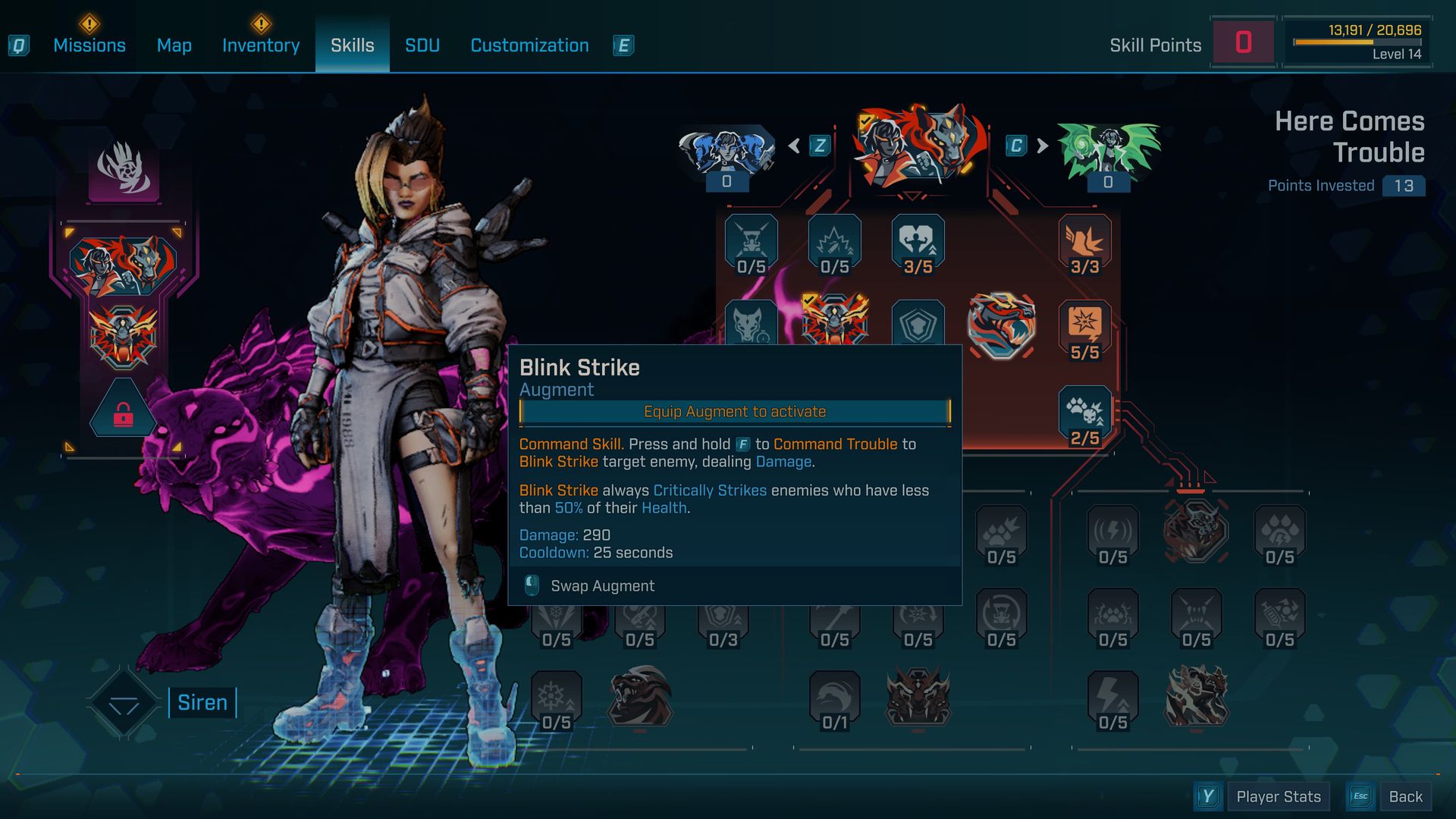This screenshot has width=1456, height=819.
Task: Select the Siren class emblem
Action: tap(124, 703)
